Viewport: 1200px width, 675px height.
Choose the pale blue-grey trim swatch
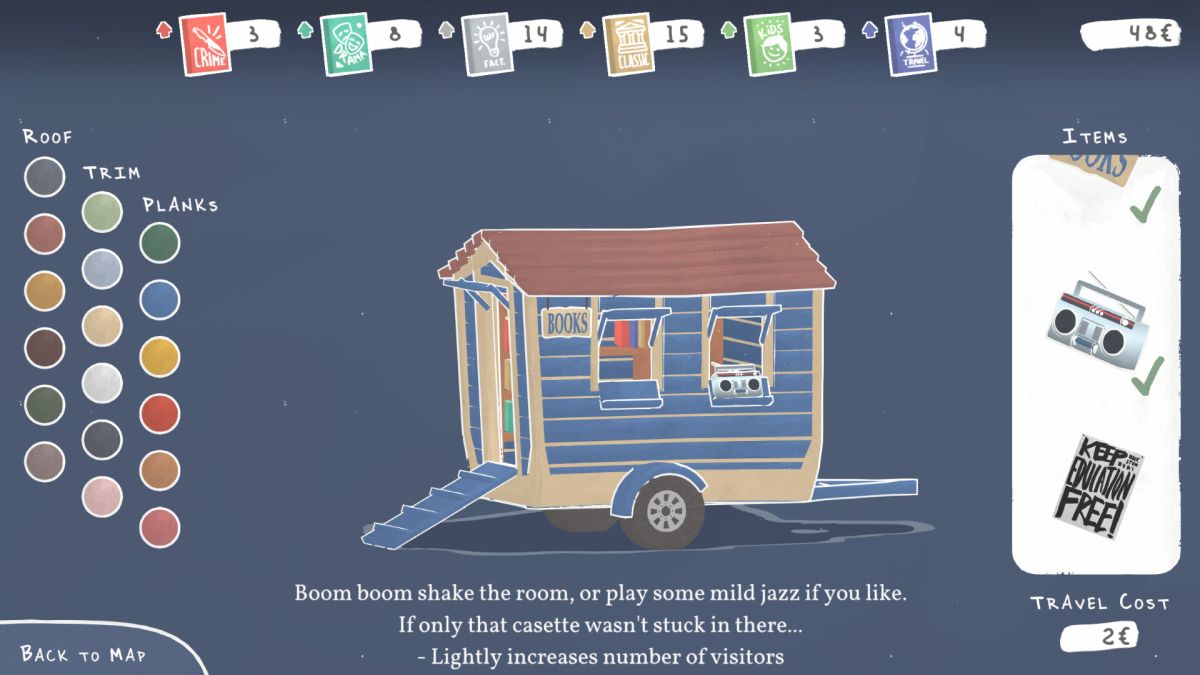tap(102, 269)
